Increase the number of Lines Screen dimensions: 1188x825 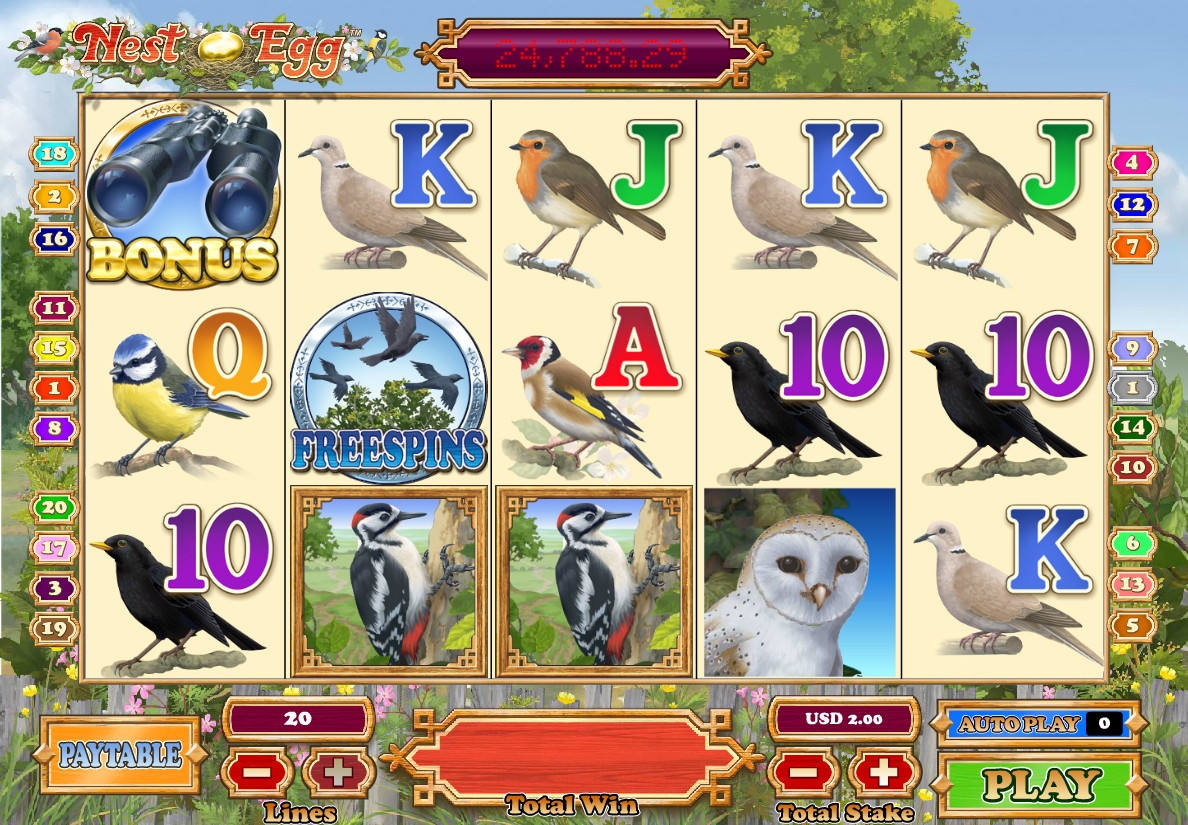(338, 773)
